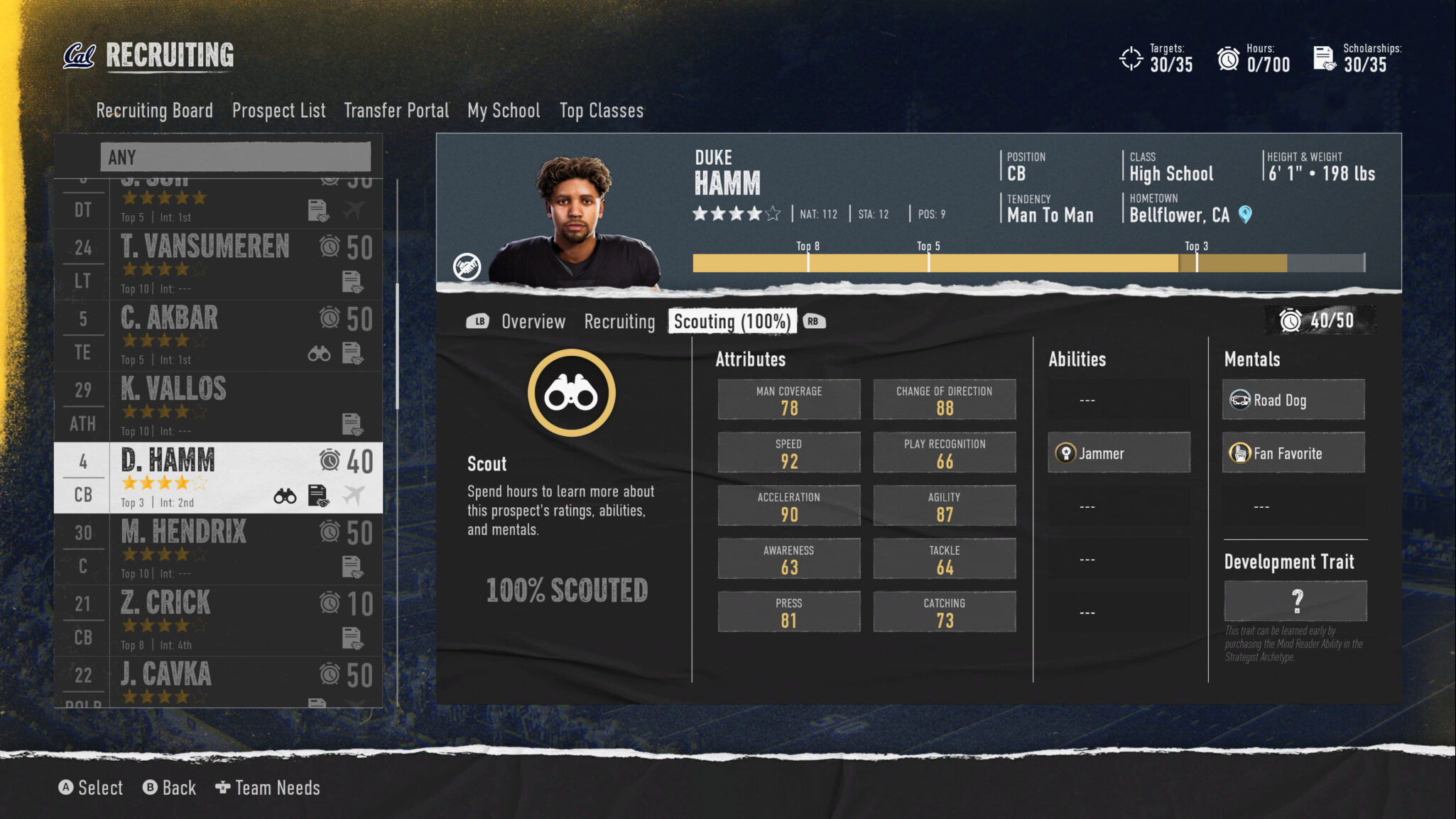Open the ANY position filter

[x=235, y=157]
